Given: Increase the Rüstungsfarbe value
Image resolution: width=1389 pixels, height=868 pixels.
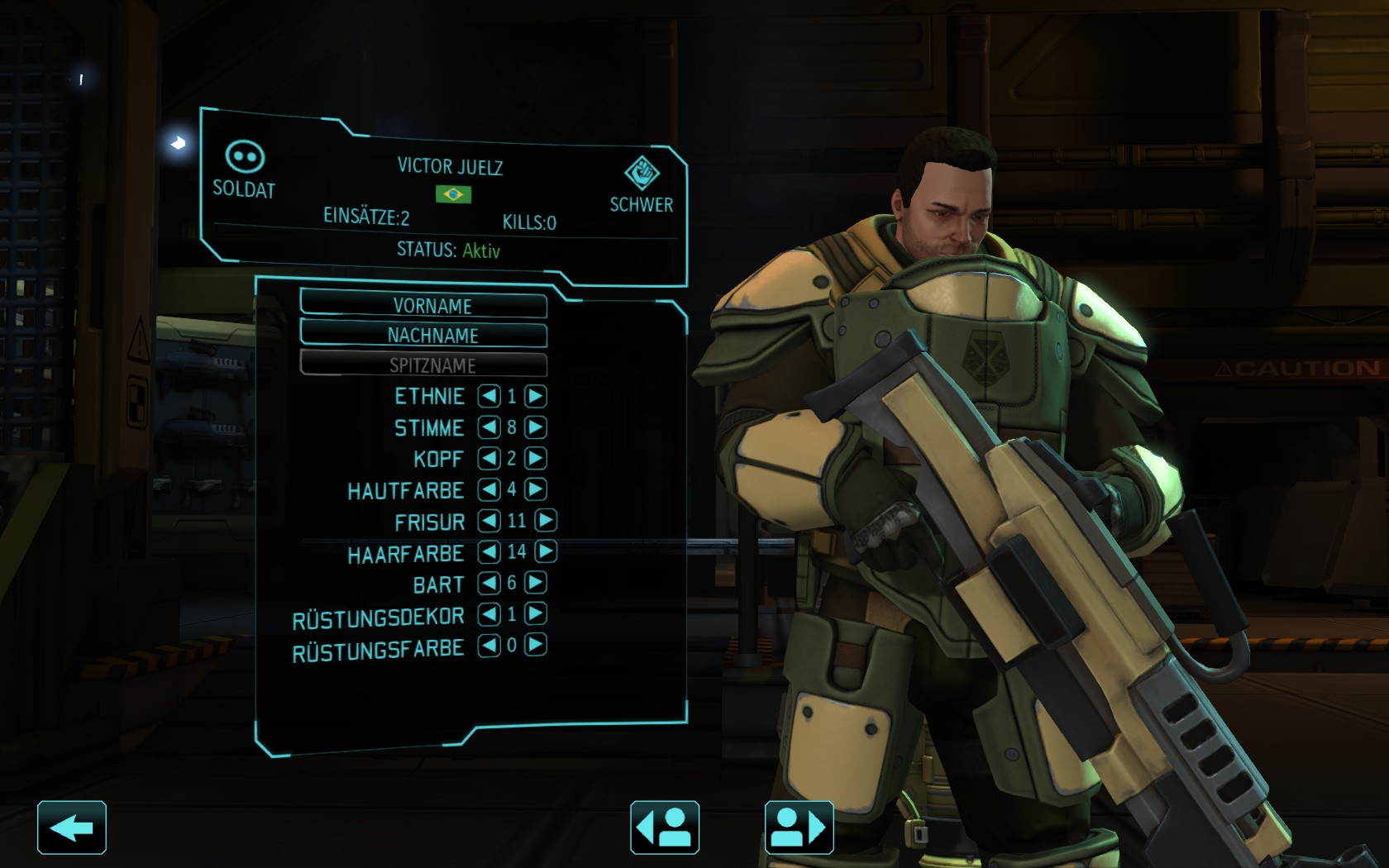Looking at the screenshot, I should 536,645.
